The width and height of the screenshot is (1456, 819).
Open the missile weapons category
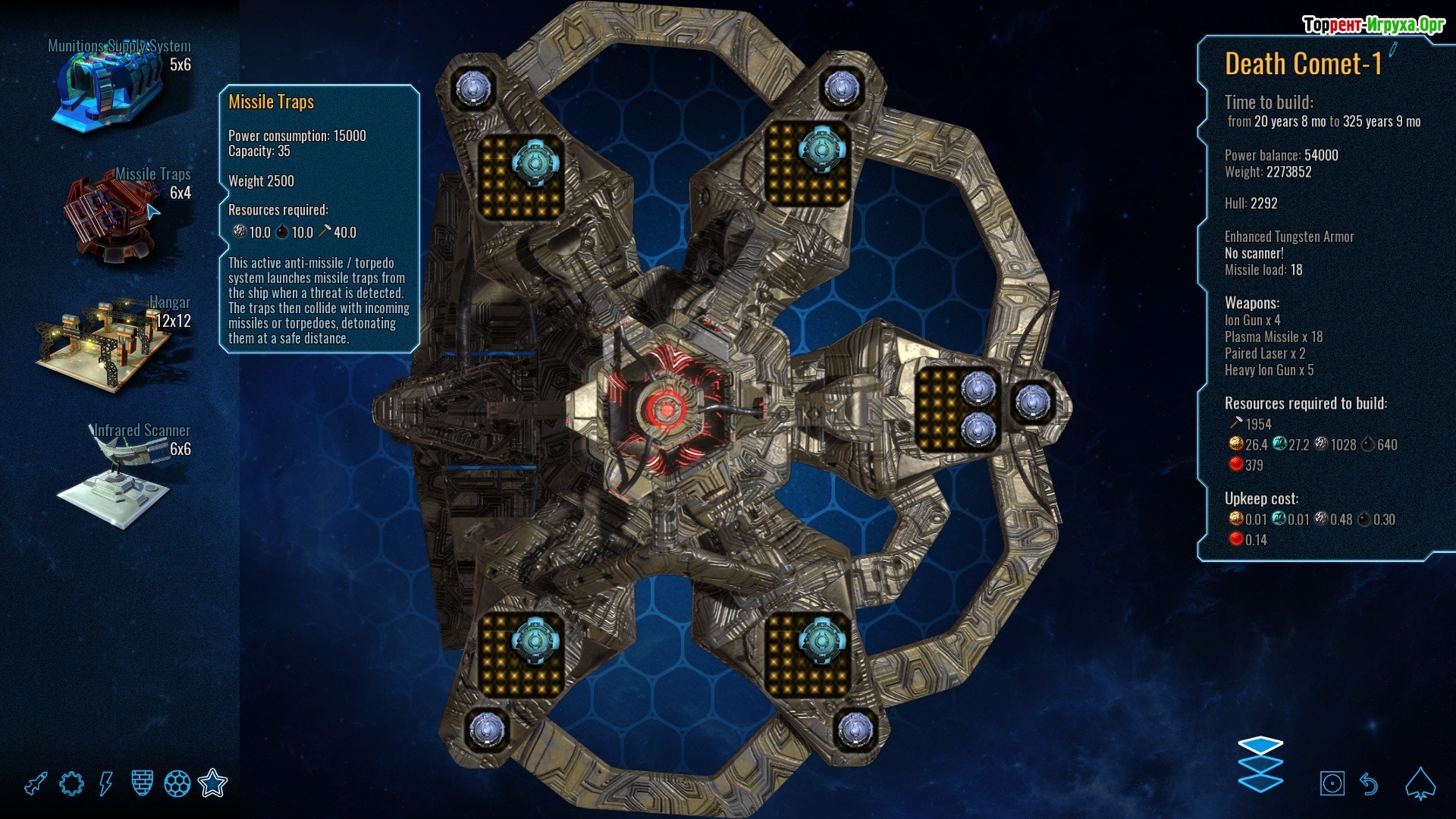36,783
